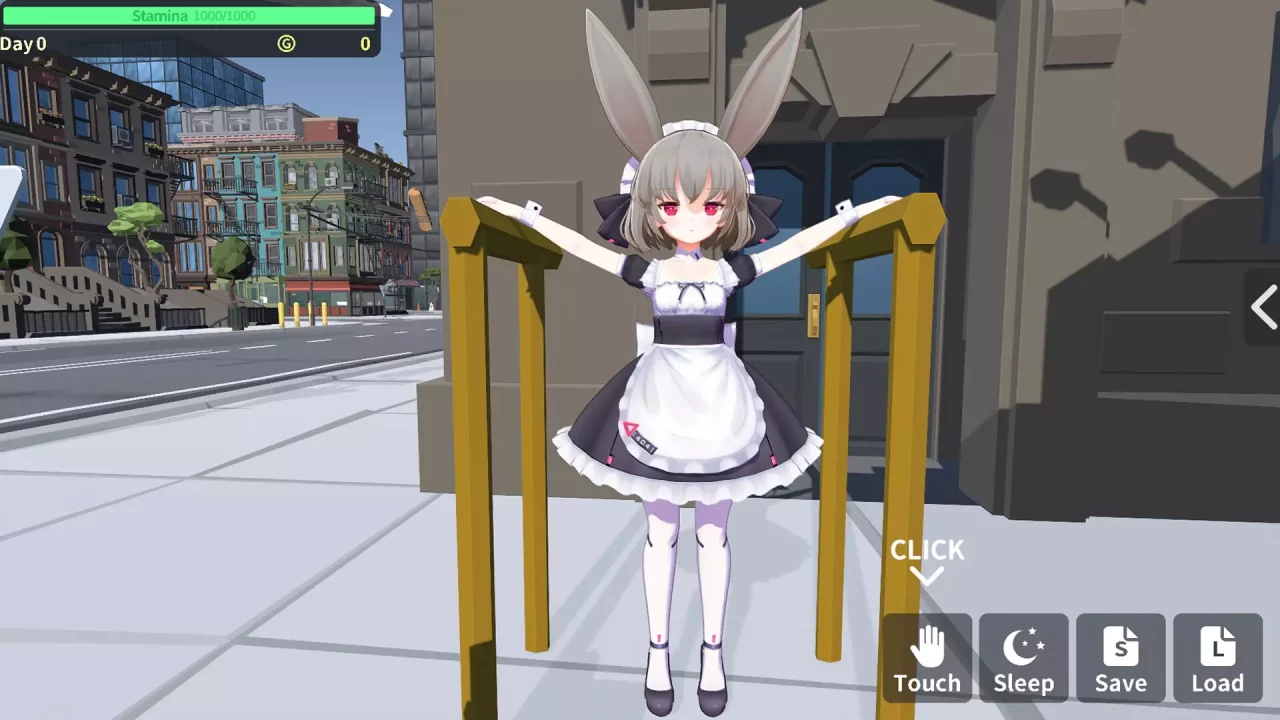Image resolution: width=1280 pixels, height=720 pixels.
Task: Click the white arrow beside the stamina bar
Action: tap(387, 11)
